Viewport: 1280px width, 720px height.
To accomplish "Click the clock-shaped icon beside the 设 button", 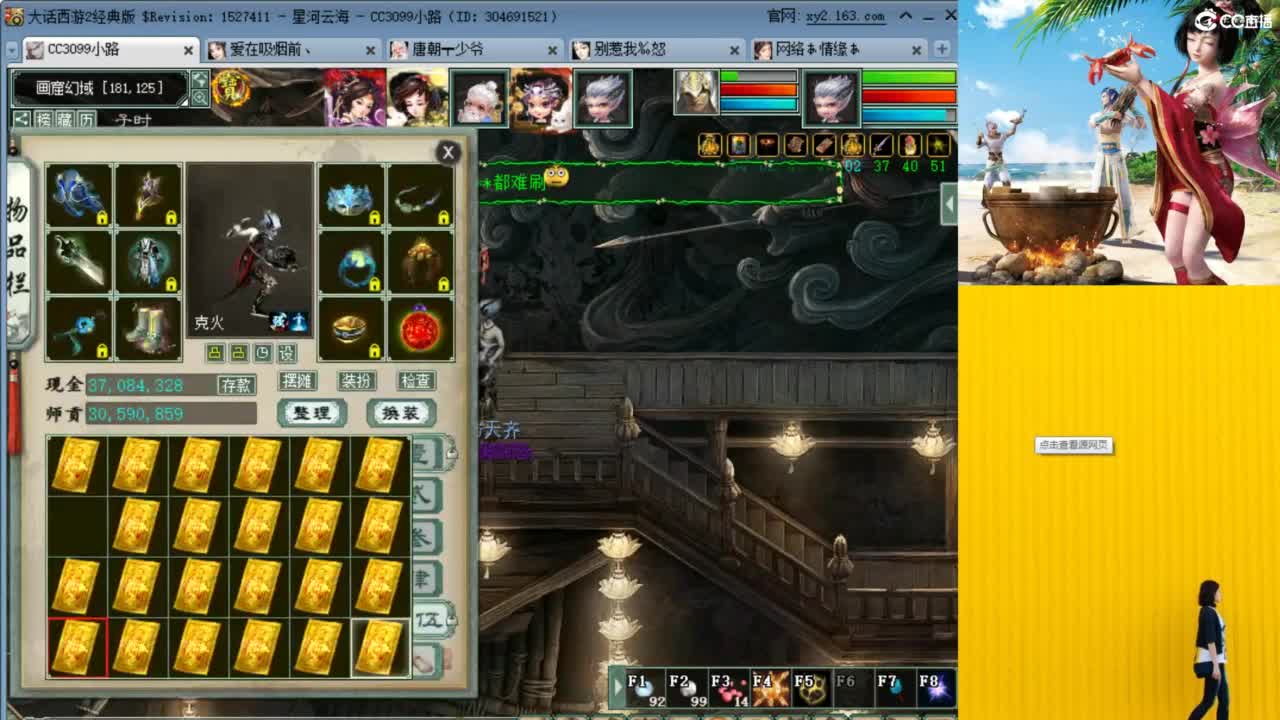I will (x=263, y=353).
